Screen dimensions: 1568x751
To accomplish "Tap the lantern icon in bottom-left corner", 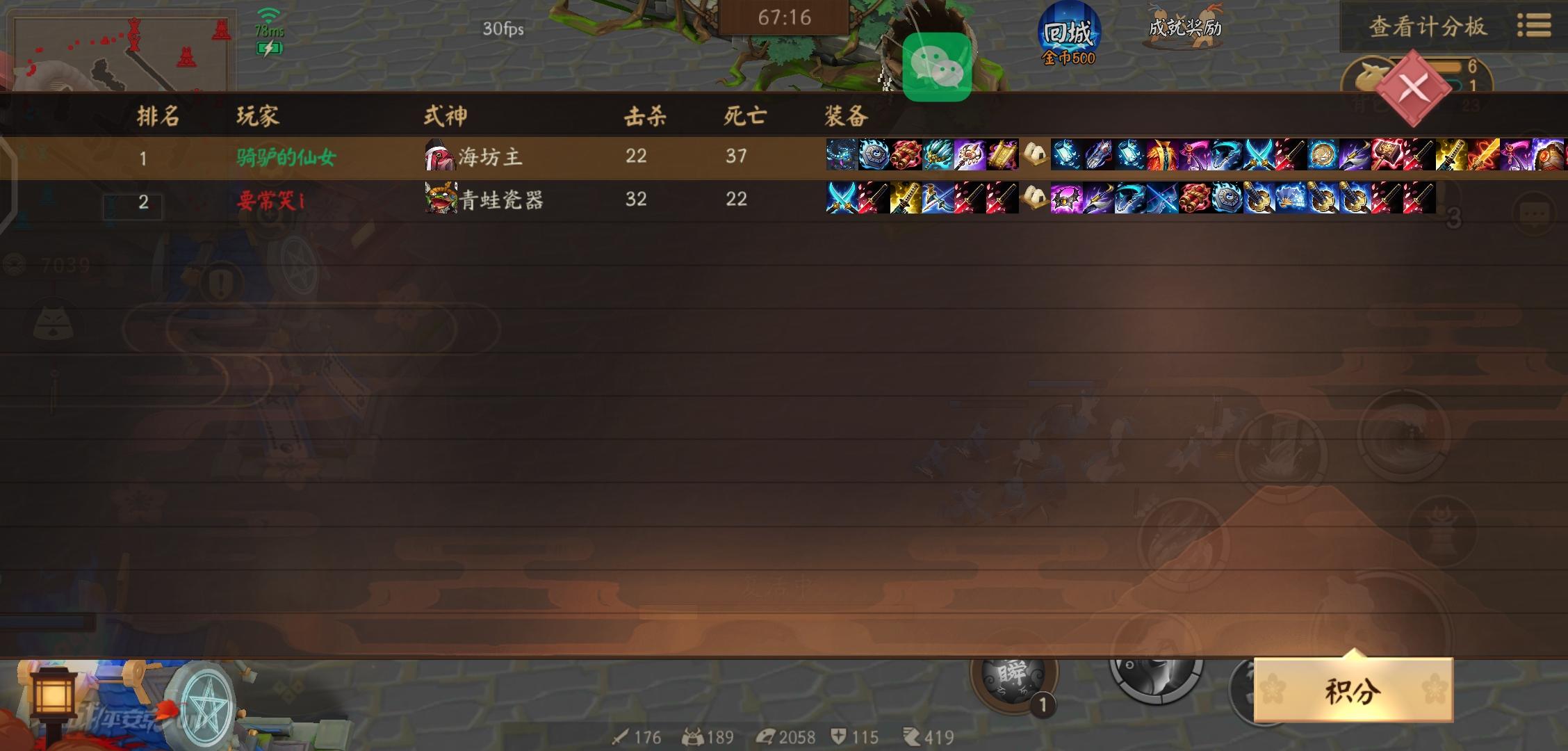I will tap(54, 695).
